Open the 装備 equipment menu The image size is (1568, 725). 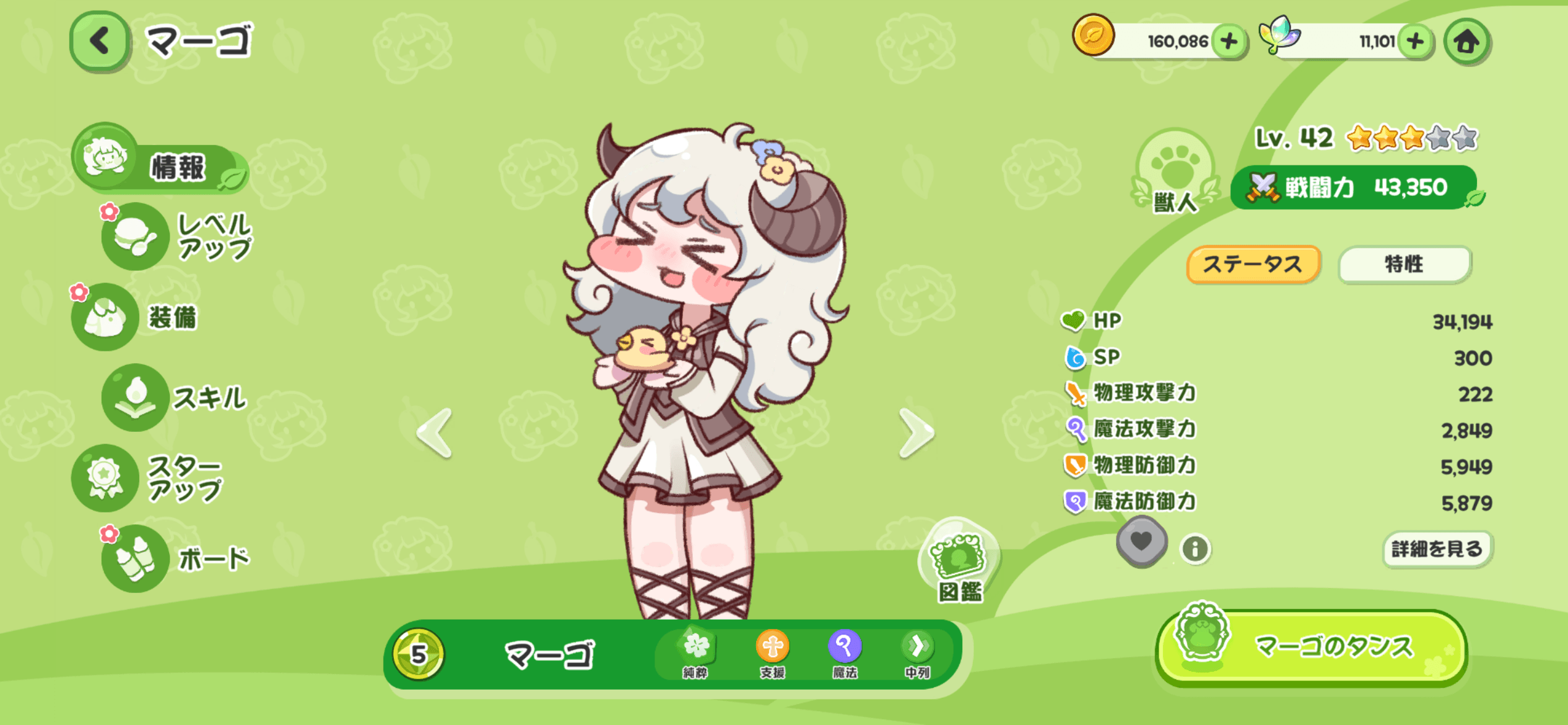[x=137, y=317]
